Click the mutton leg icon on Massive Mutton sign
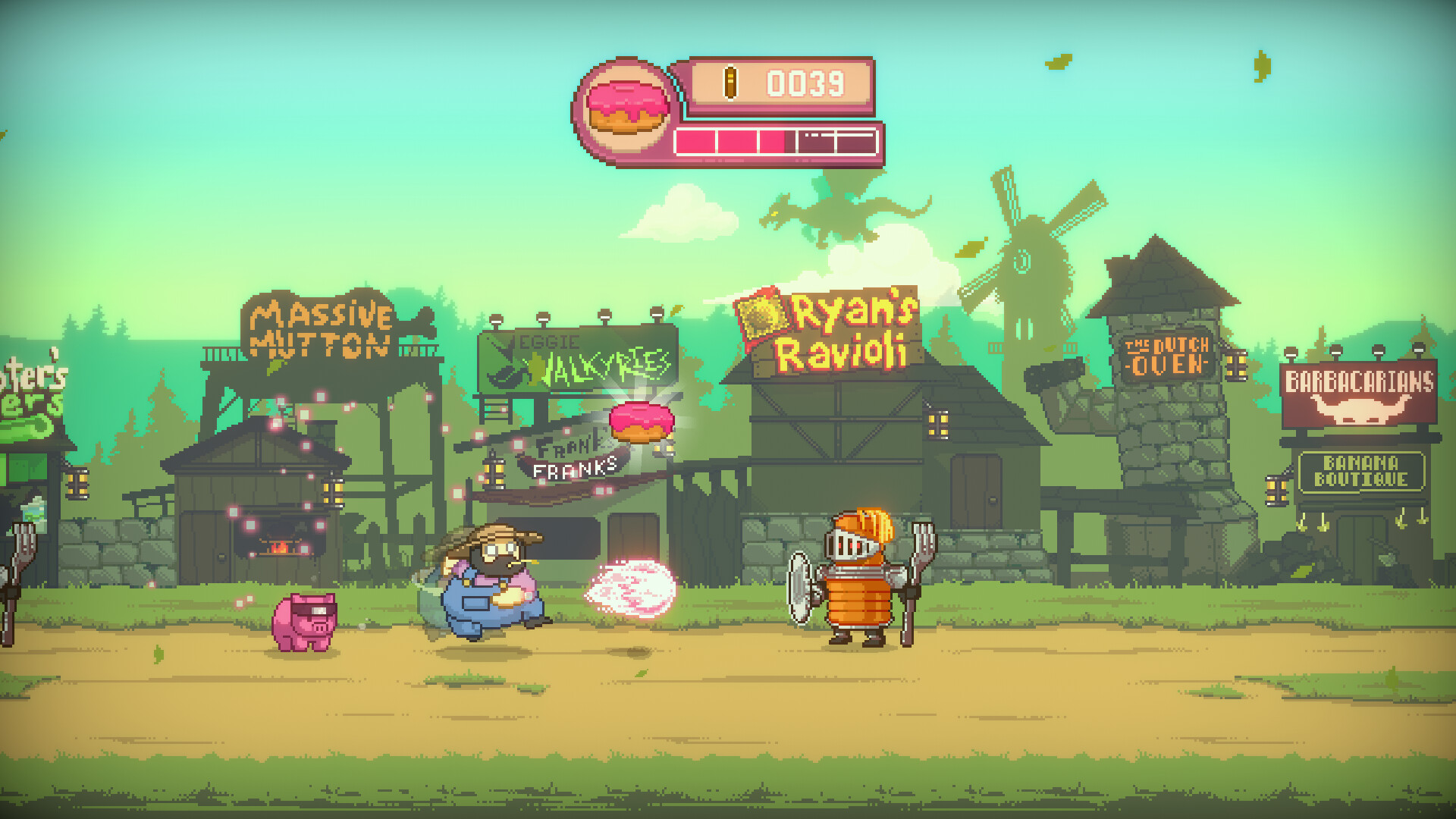This screenshot has height=819, width=1456. tap(418, 322)
